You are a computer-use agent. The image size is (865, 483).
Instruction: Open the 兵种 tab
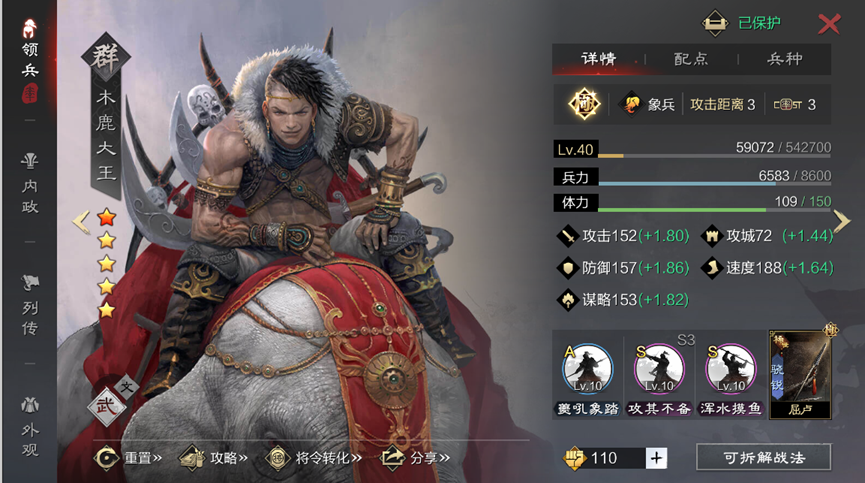(x=784, y=59)
